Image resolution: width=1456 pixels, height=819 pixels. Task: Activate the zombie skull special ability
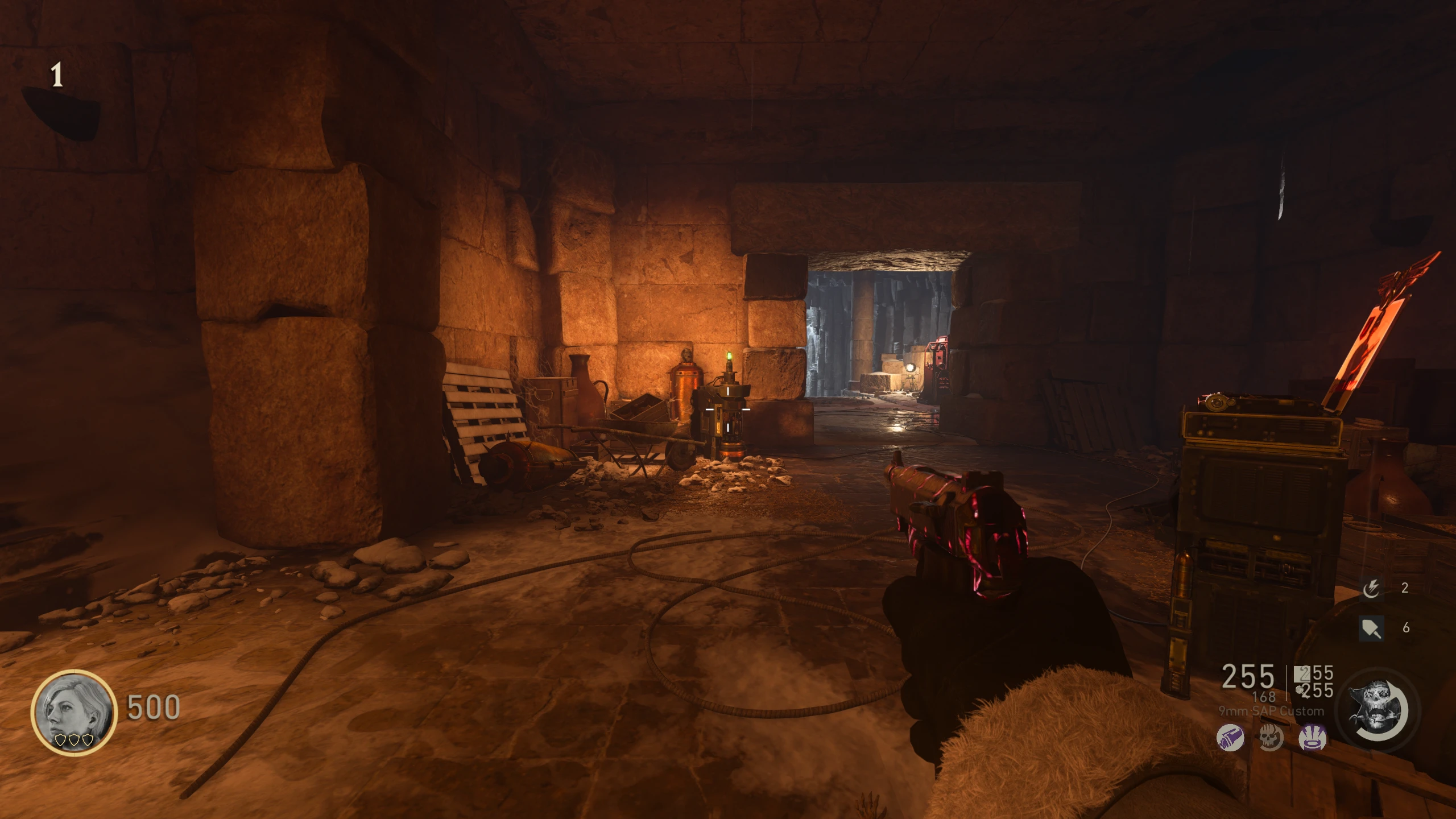click(x=1379, y=709)
